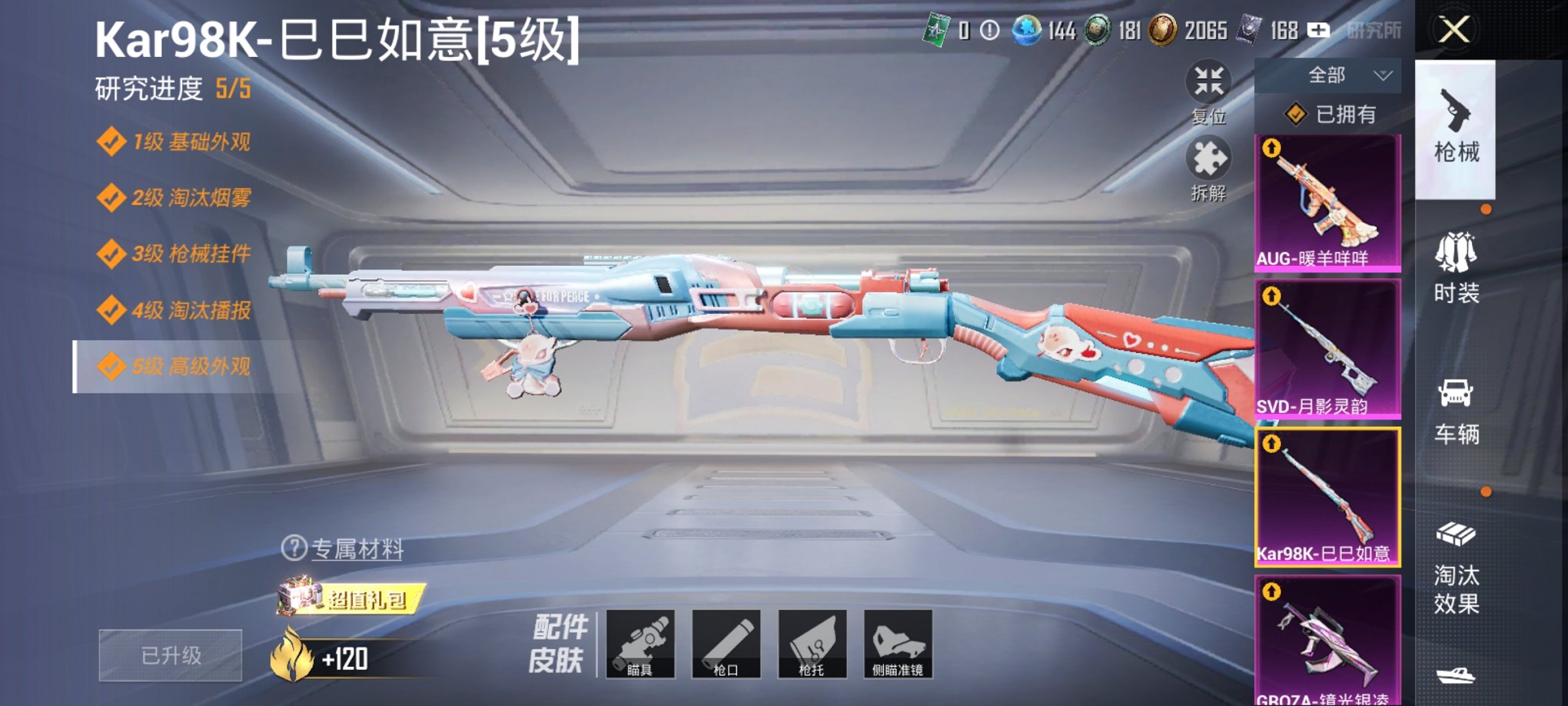Select the 枪口 muzzle accessory skin
The height and width of the screenshot is (706, 1568).
click(727, 644)
